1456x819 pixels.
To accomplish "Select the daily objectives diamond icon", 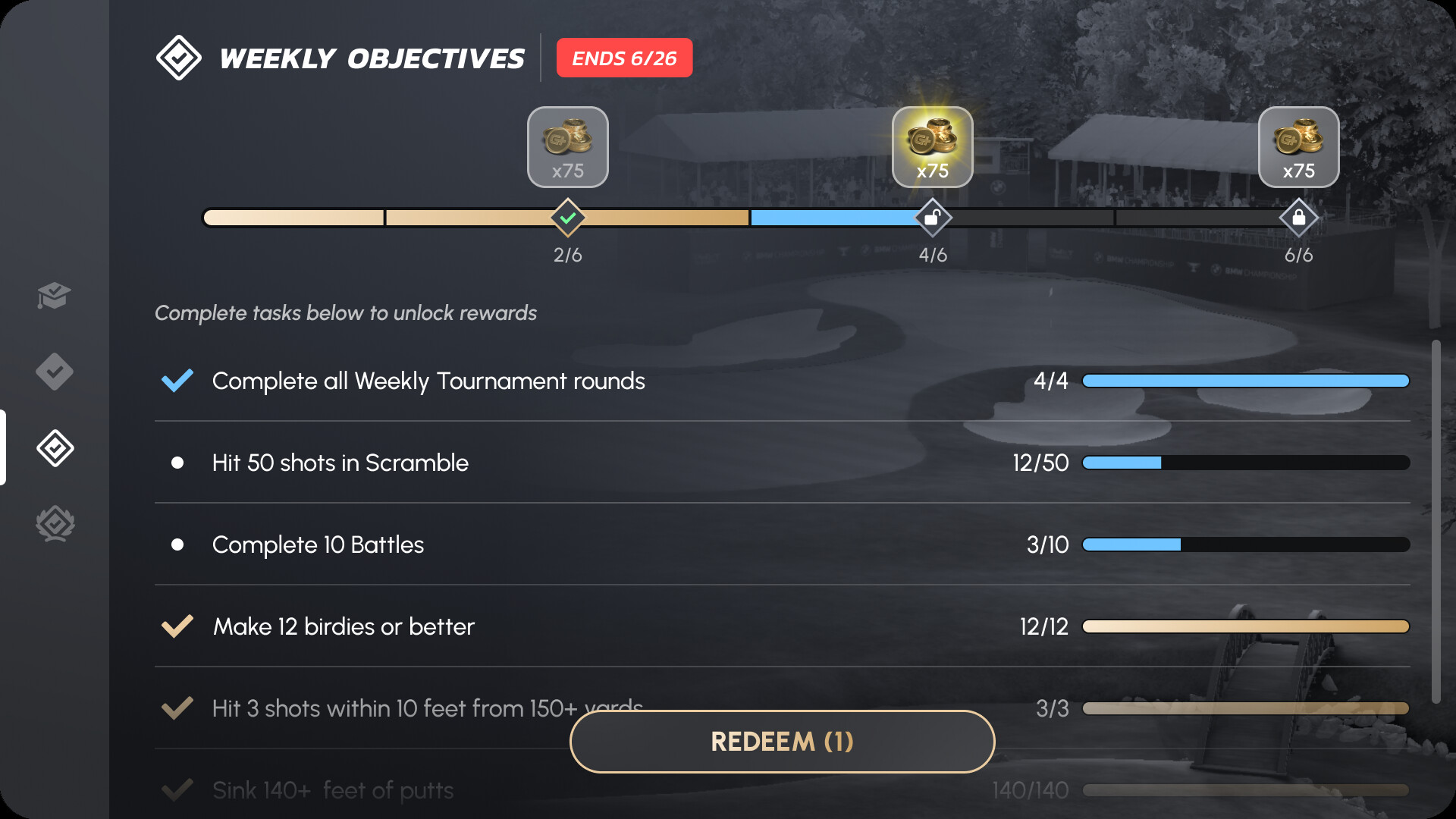I will click(x=54, y=372).
